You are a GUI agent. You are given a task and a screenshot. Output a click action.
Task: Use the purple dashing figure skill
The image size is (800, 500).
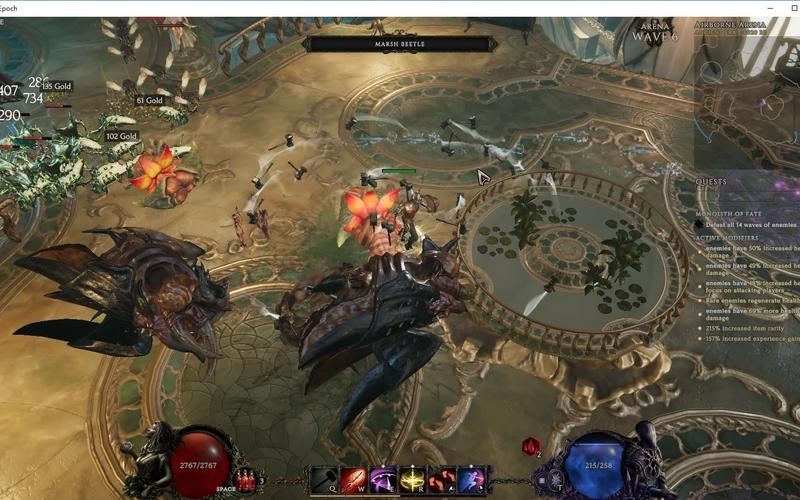coord(471,479)
